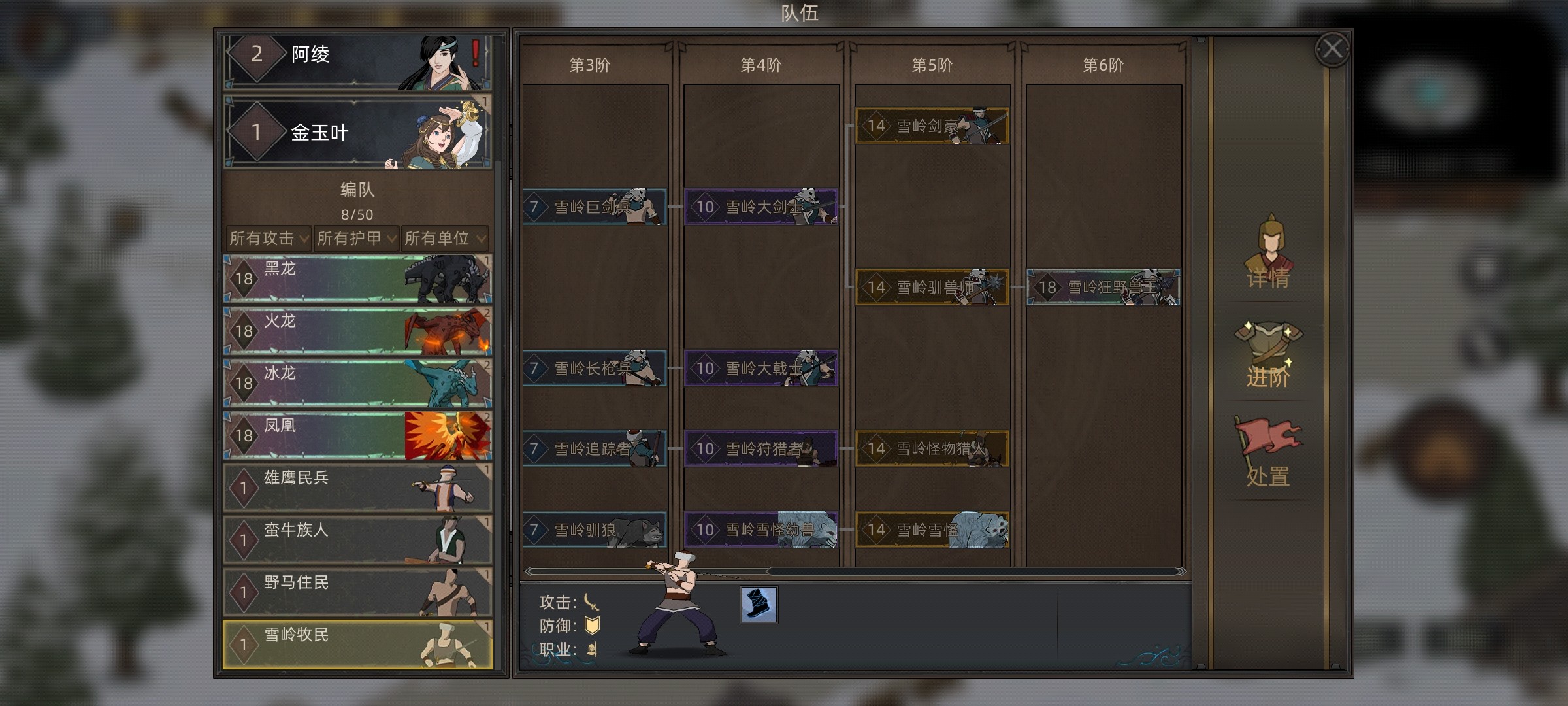Viewport: 1568px width, 706px height.
Task: Click the boot skill icon
Action: (x=759, y=605)
